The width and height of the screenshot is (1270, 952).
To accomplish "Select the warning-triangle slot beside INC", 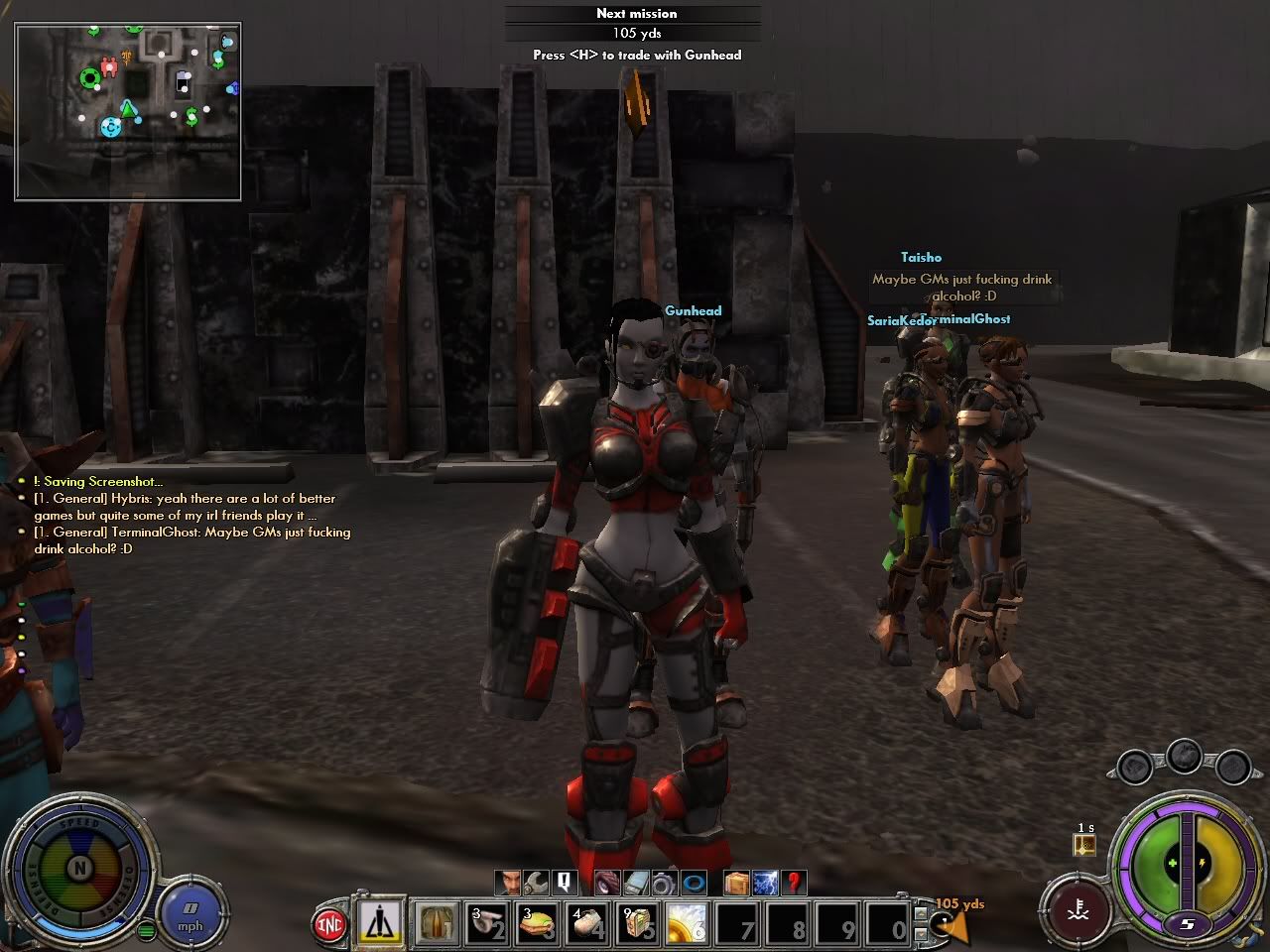I will (381, 923).
